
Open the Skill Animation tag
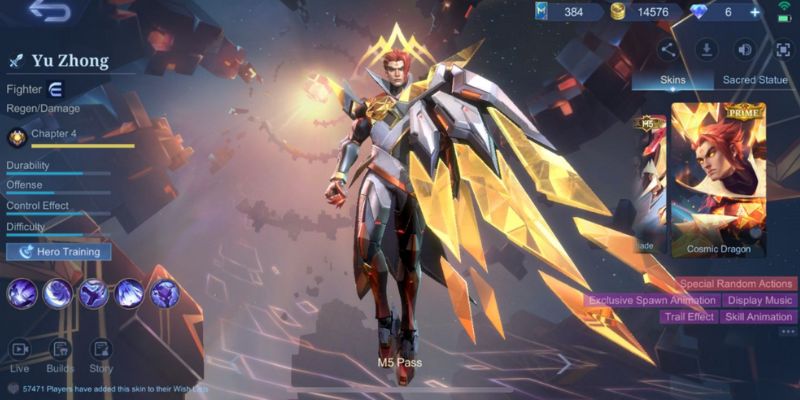(759, 317)
